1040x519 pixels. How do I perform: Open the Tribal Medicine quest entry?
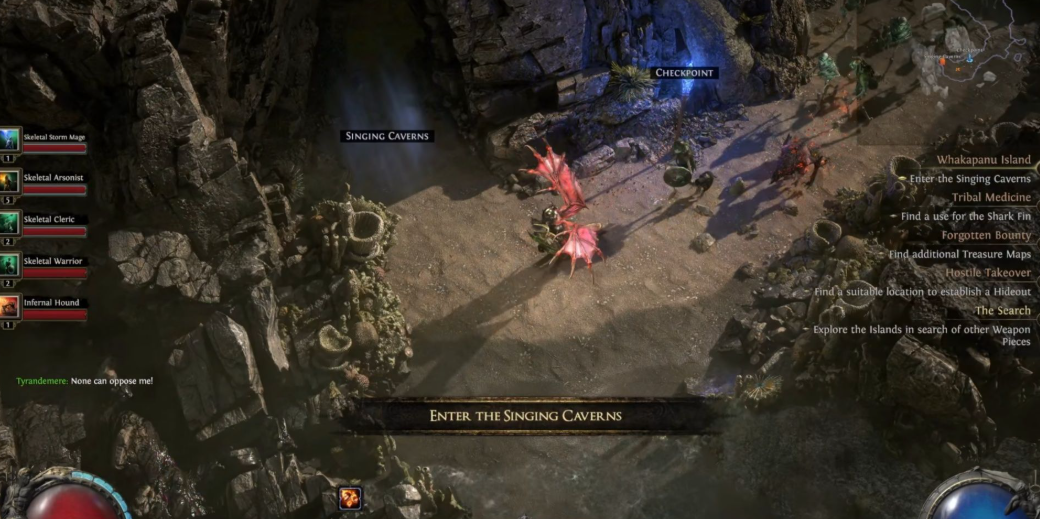[x=991, y=197]
